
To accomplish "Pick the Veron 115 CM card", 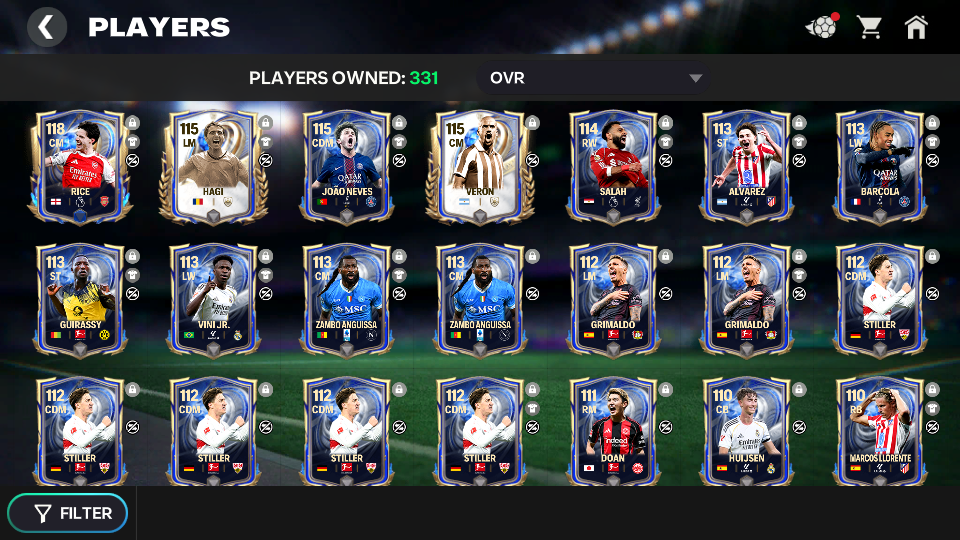I will point(479,165).
